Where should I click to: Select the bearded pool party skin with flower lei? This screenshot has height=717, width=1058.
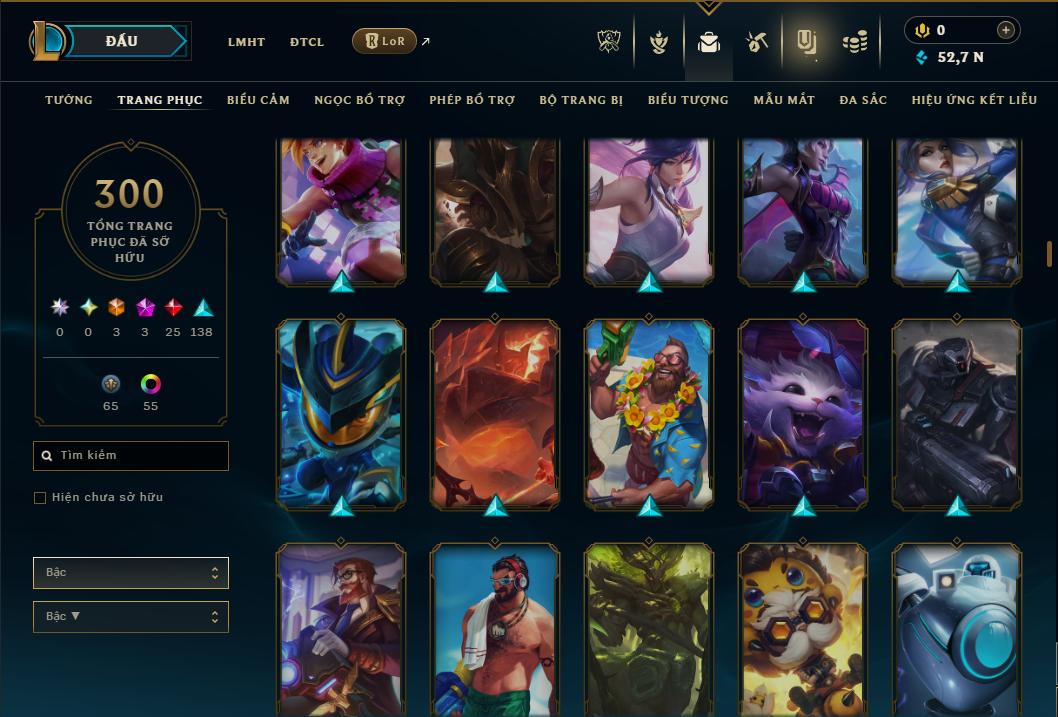tap(649, 412)
